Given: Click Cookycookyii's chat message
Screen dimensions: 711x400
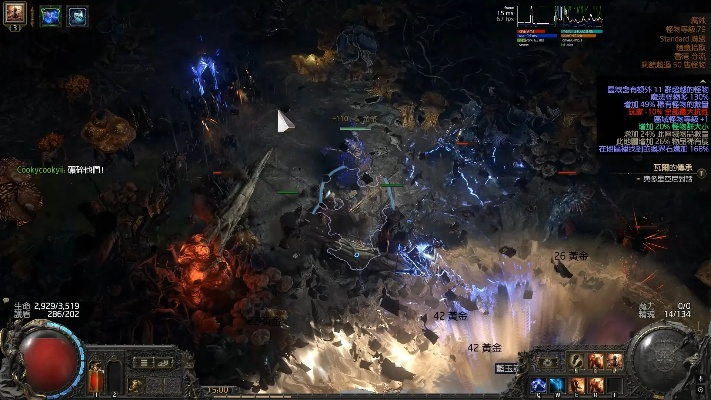Looking at the screenshot, I should click(x=60, y=170).
